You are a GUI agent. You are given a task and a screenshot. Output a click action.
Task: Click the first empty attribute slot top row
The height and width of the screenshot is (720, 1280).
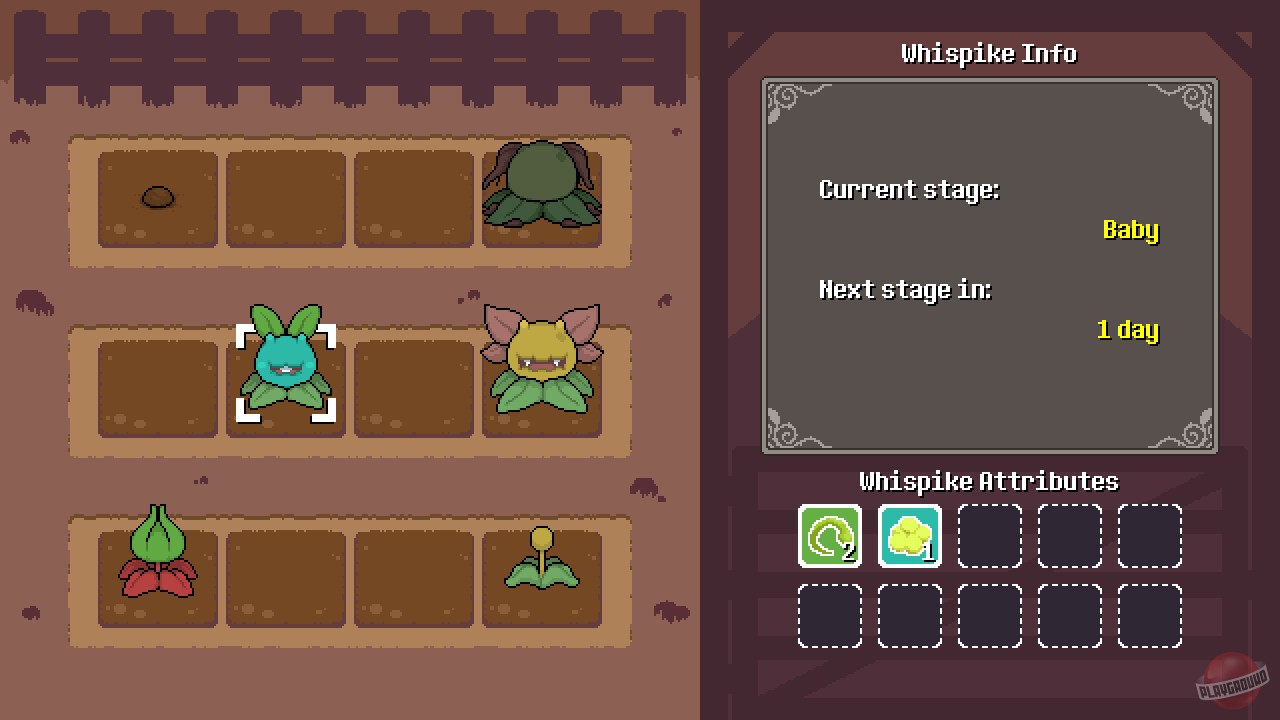pos(989,535)
